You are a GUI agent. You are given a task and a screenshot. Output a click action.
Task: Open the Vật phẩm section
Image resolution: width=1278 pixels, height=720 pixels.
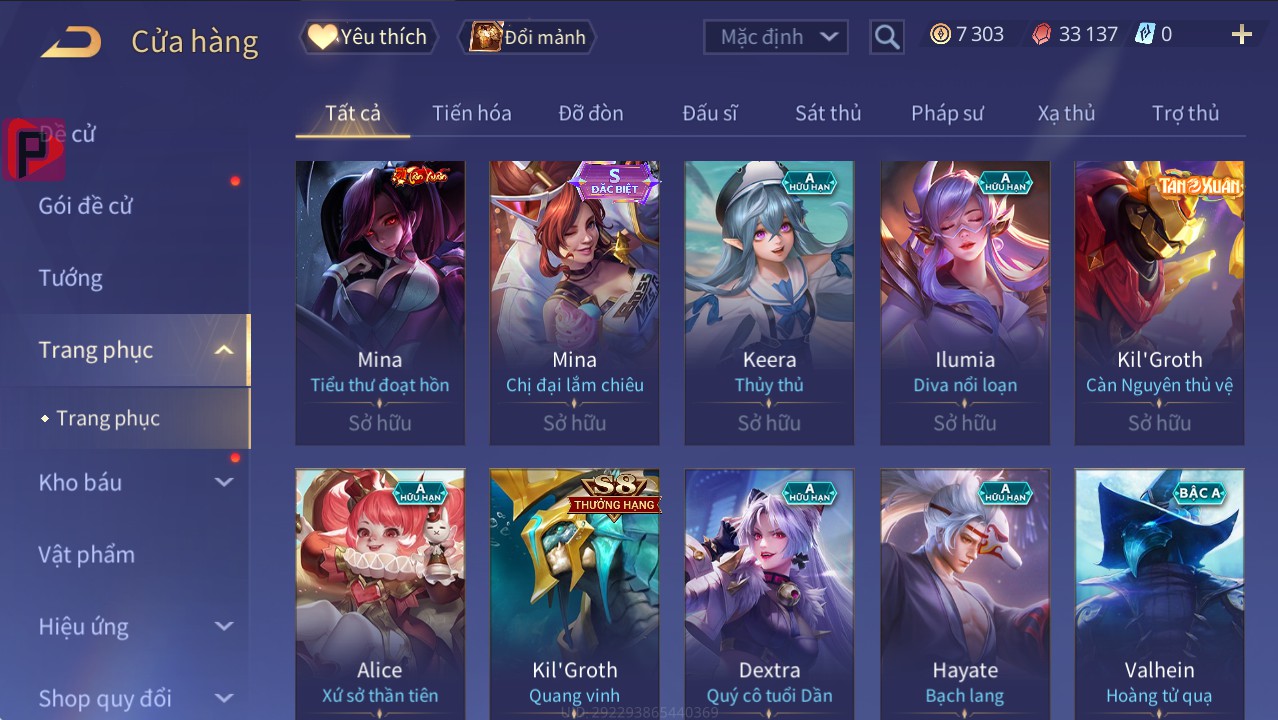[x=87, y=554]
